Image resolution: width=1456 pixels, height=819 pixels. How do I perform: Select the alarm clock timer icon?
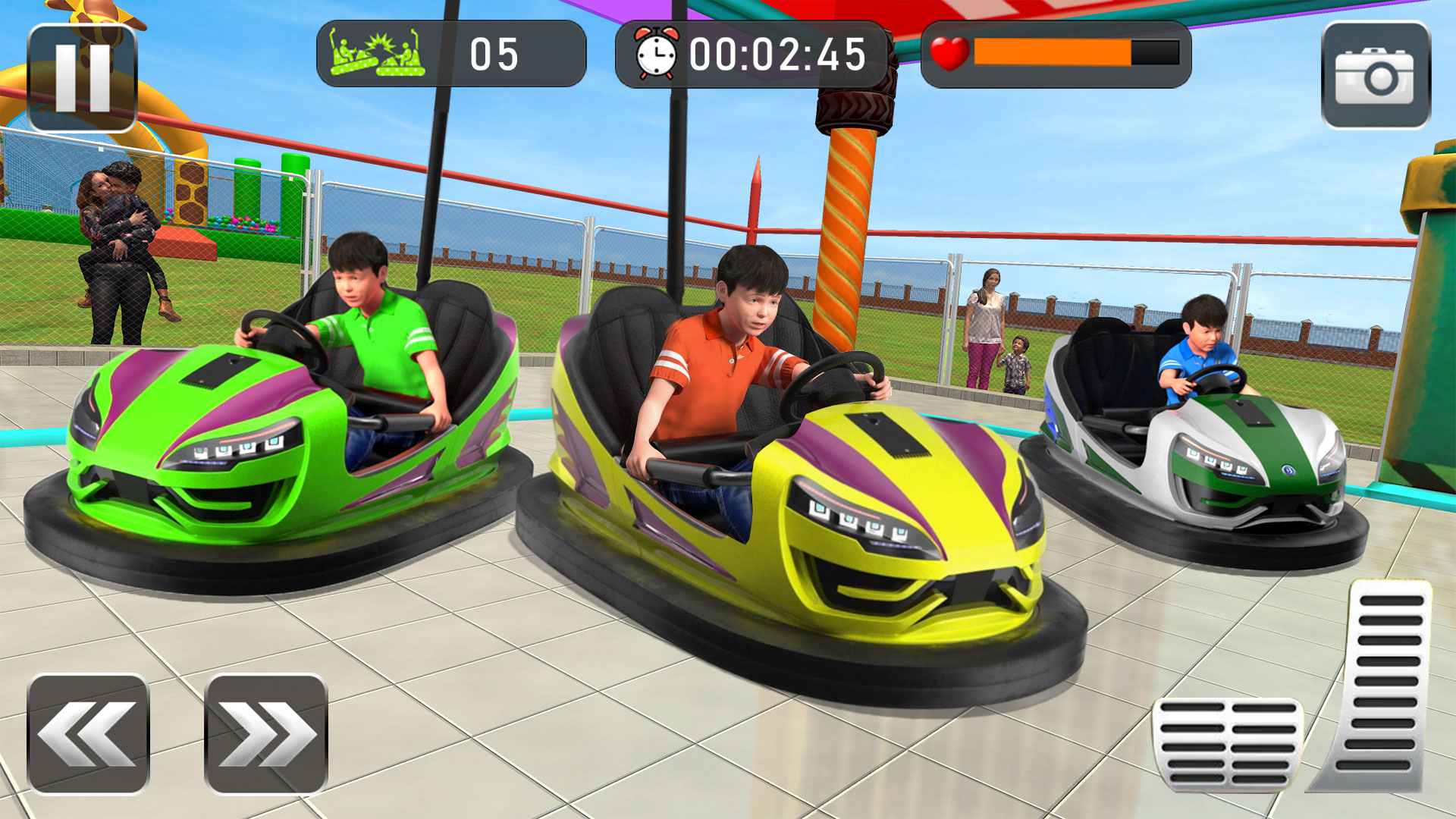(x=655, y=53)
